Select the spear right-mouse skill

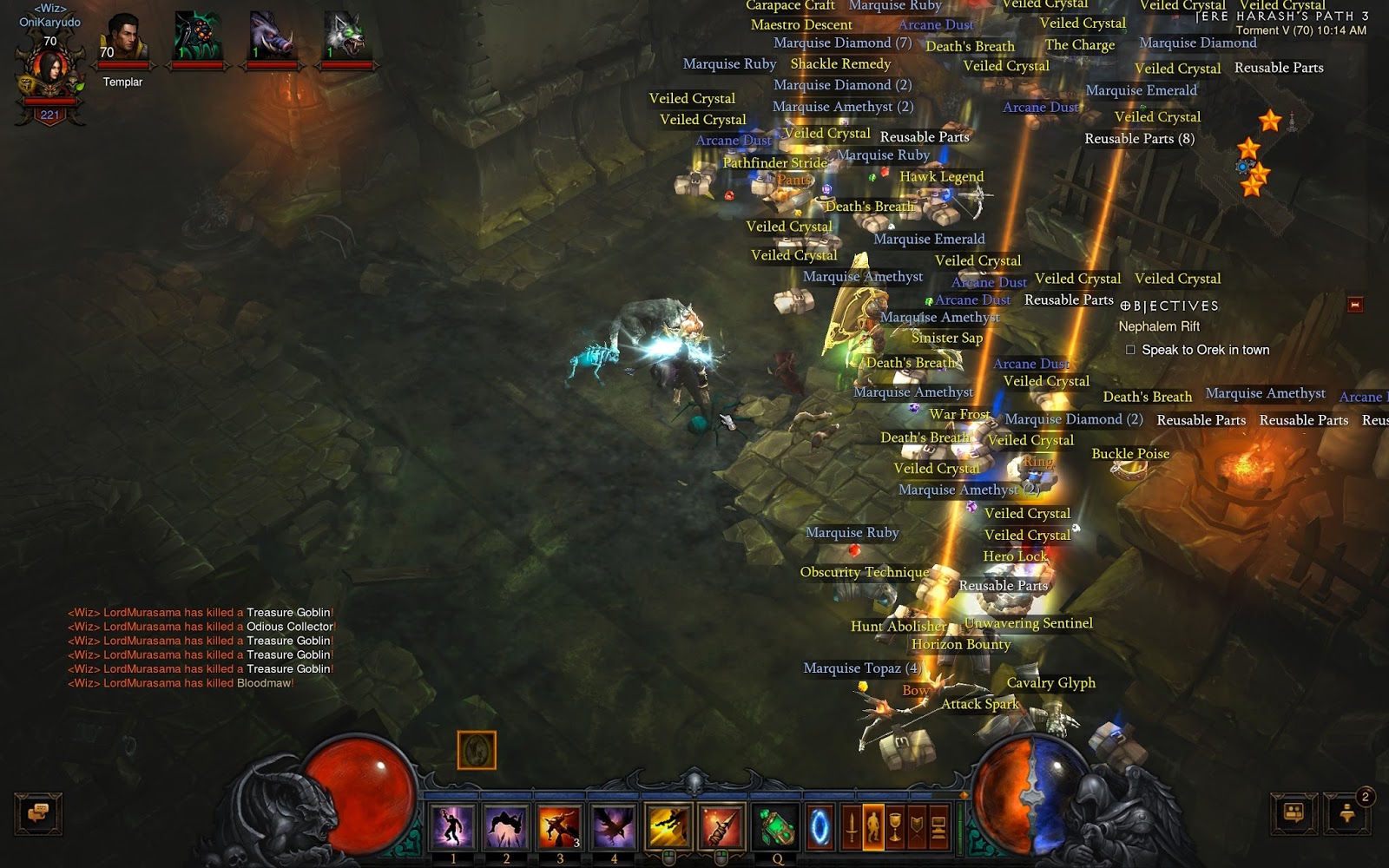pos(721,825)
